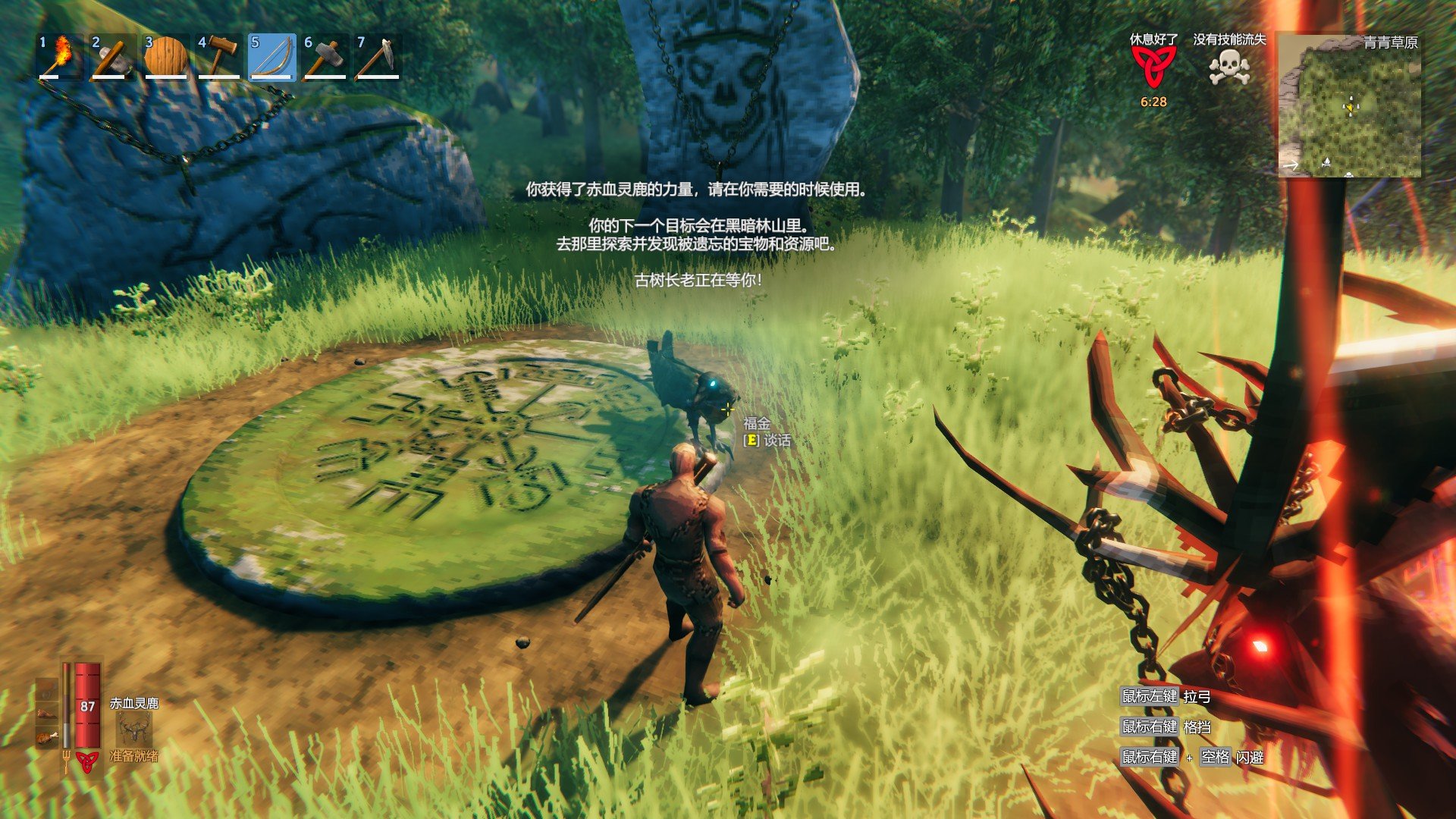This screenshot has height=819, width=1456.
Task: Equip the hoe in hotbar slot 7
Action: coord(378,57)
